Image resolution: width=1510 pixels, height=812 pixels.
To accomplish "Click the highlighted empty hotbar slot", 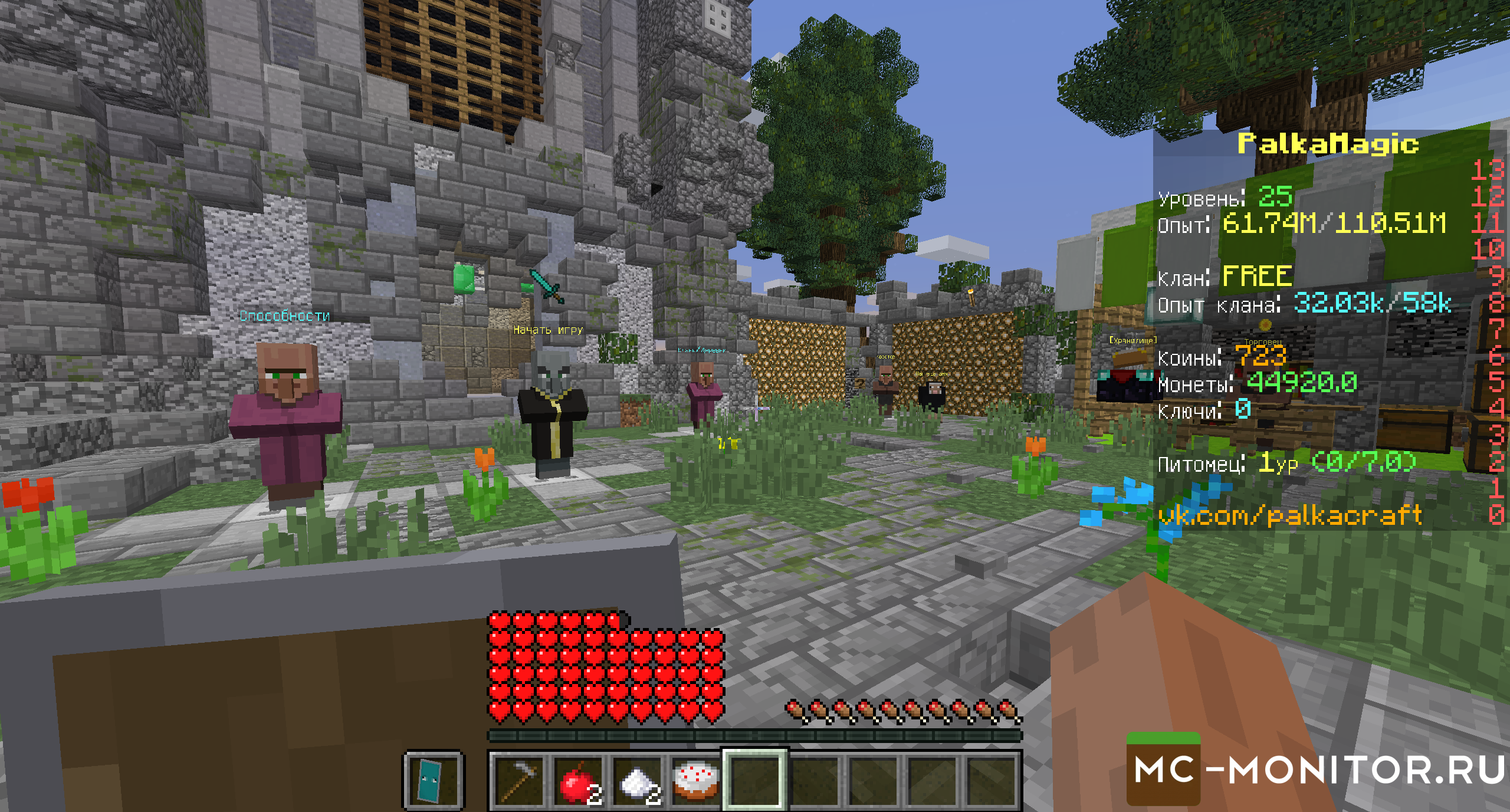I will click(x=754, y=781).
